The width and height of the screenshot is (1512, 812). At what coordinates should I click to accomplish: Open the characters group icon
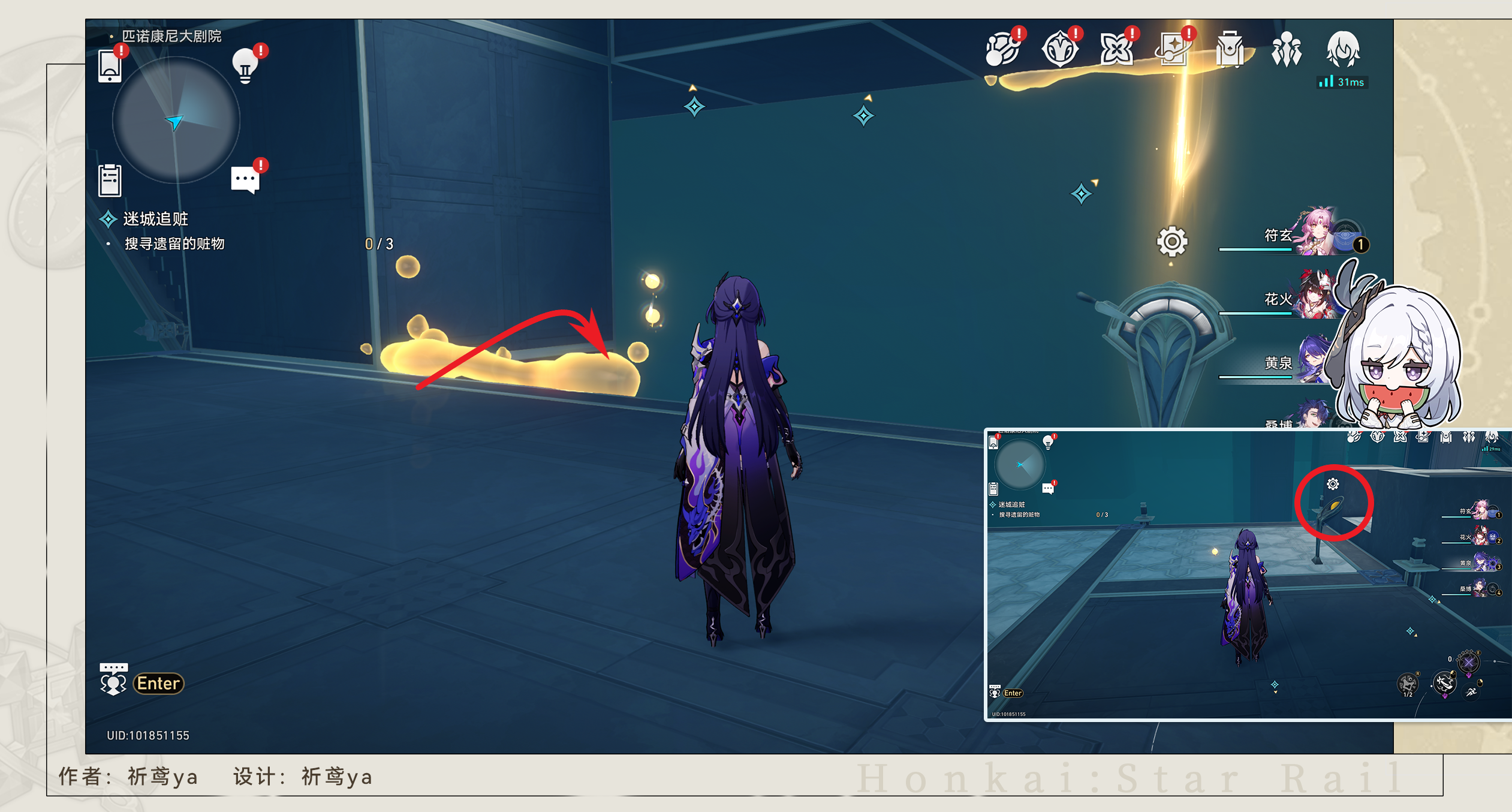click(1286, 49)
